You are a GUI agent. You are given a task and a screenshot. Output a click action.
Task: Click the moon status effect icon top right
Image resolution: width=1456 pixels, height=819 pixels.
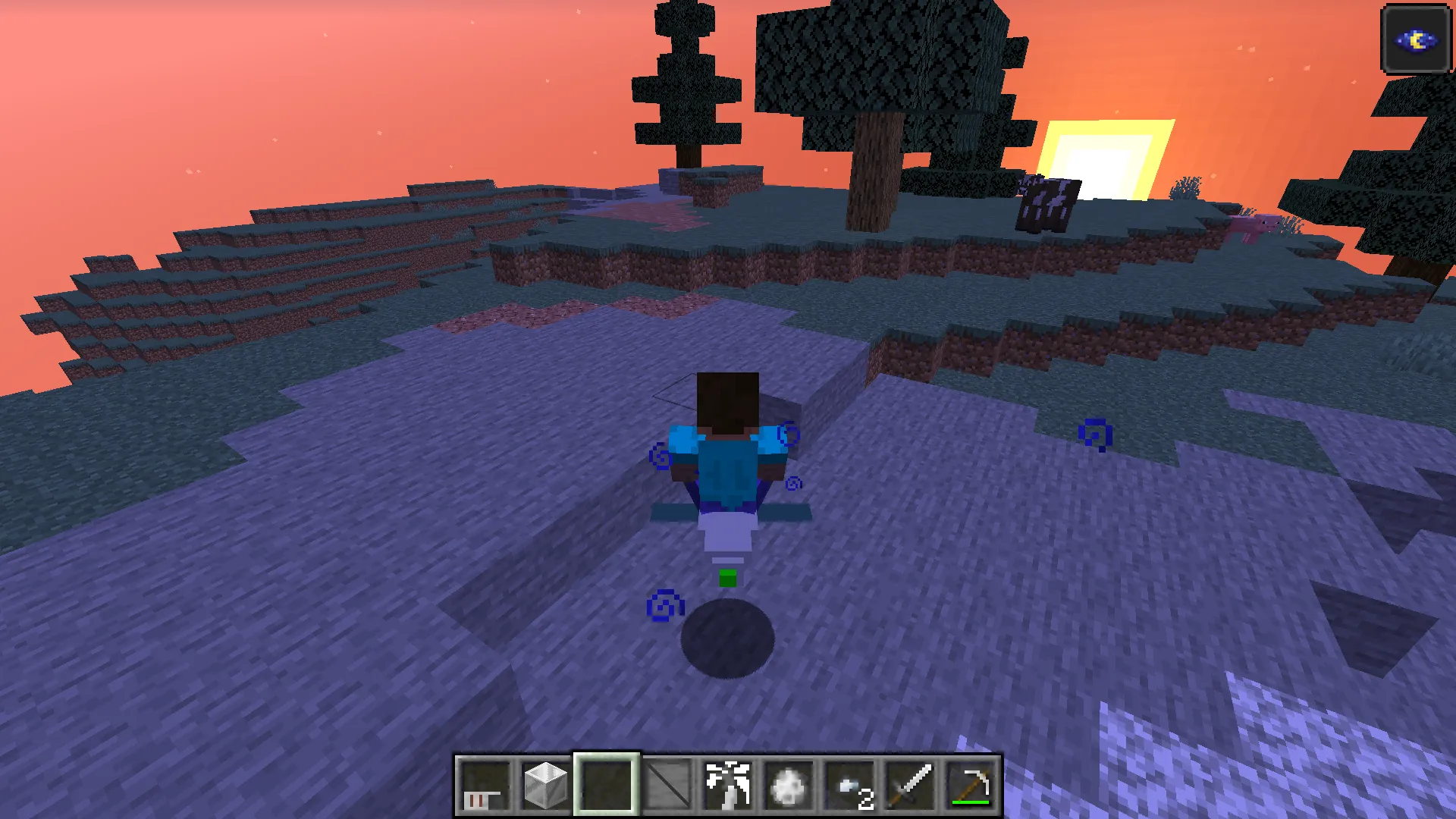tap(1415, 39)
